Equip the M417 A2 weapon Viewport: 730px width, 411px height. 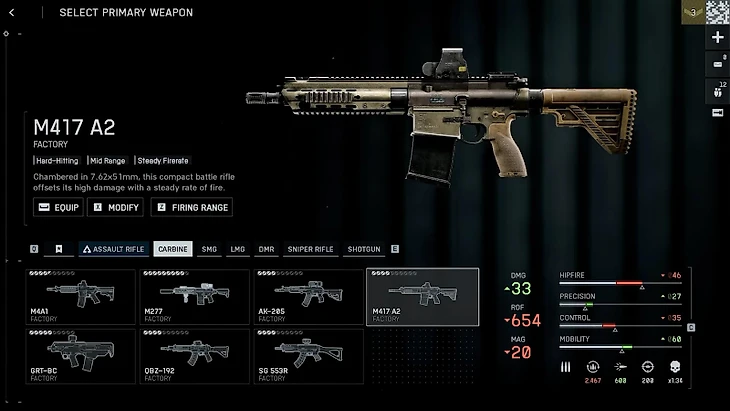(x=58, y=207)
